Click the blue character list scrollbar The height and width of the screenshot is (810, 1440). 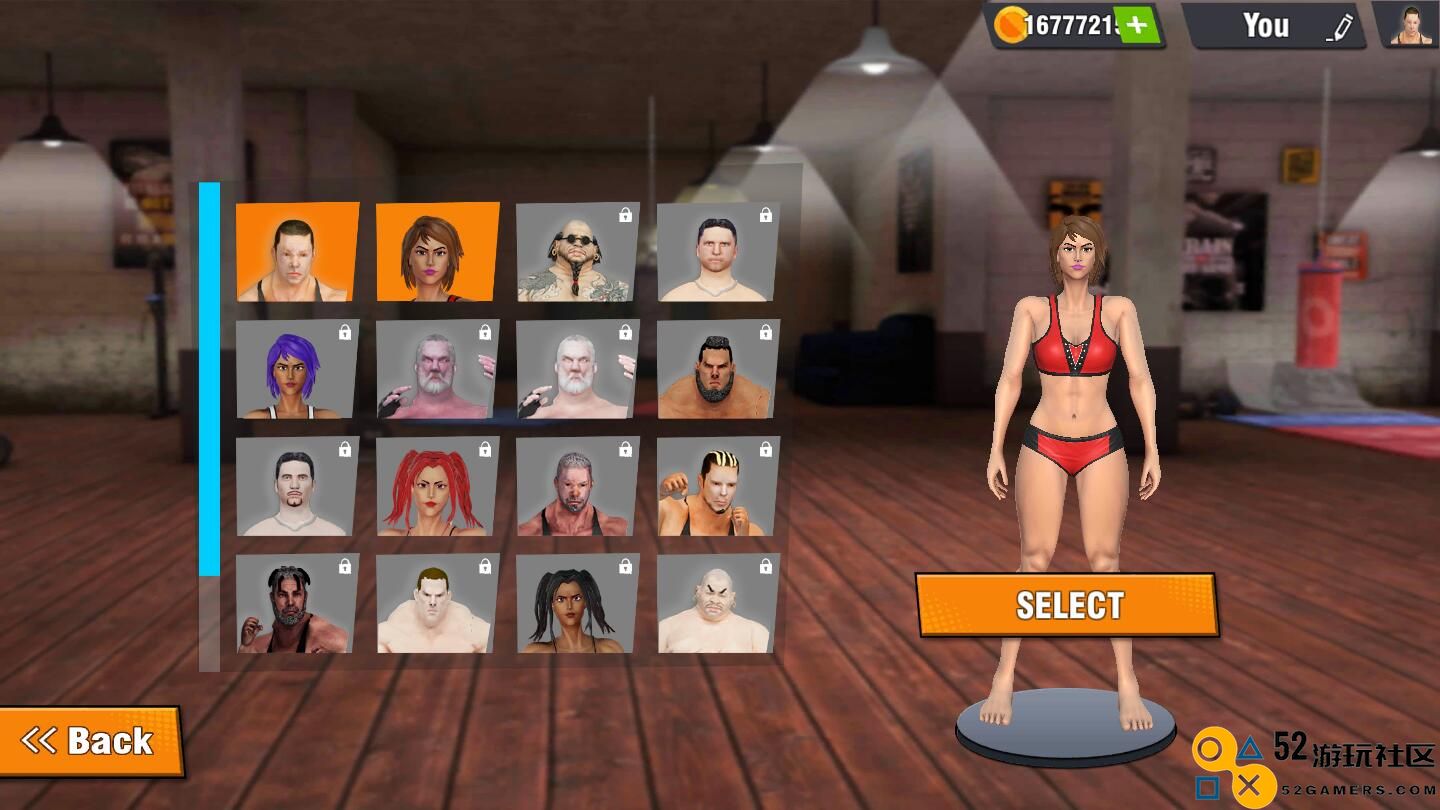209,380
